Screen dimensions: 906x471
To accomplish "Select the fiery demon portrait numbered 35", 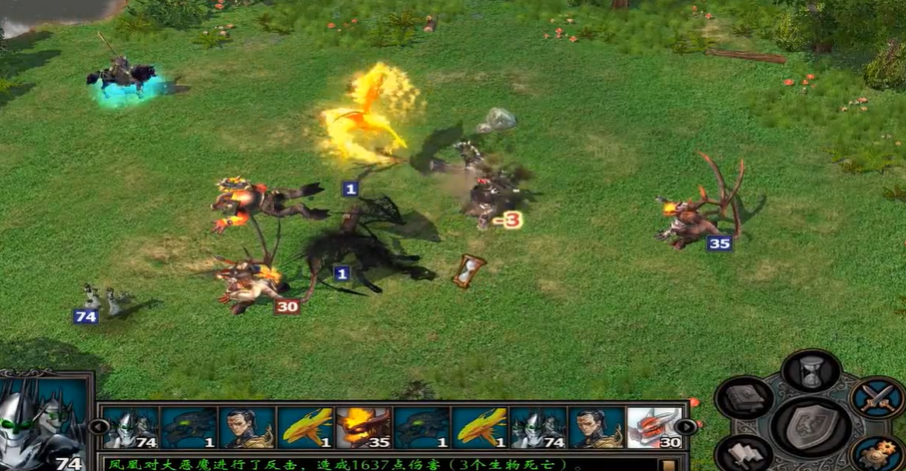I will pos(362,427).
